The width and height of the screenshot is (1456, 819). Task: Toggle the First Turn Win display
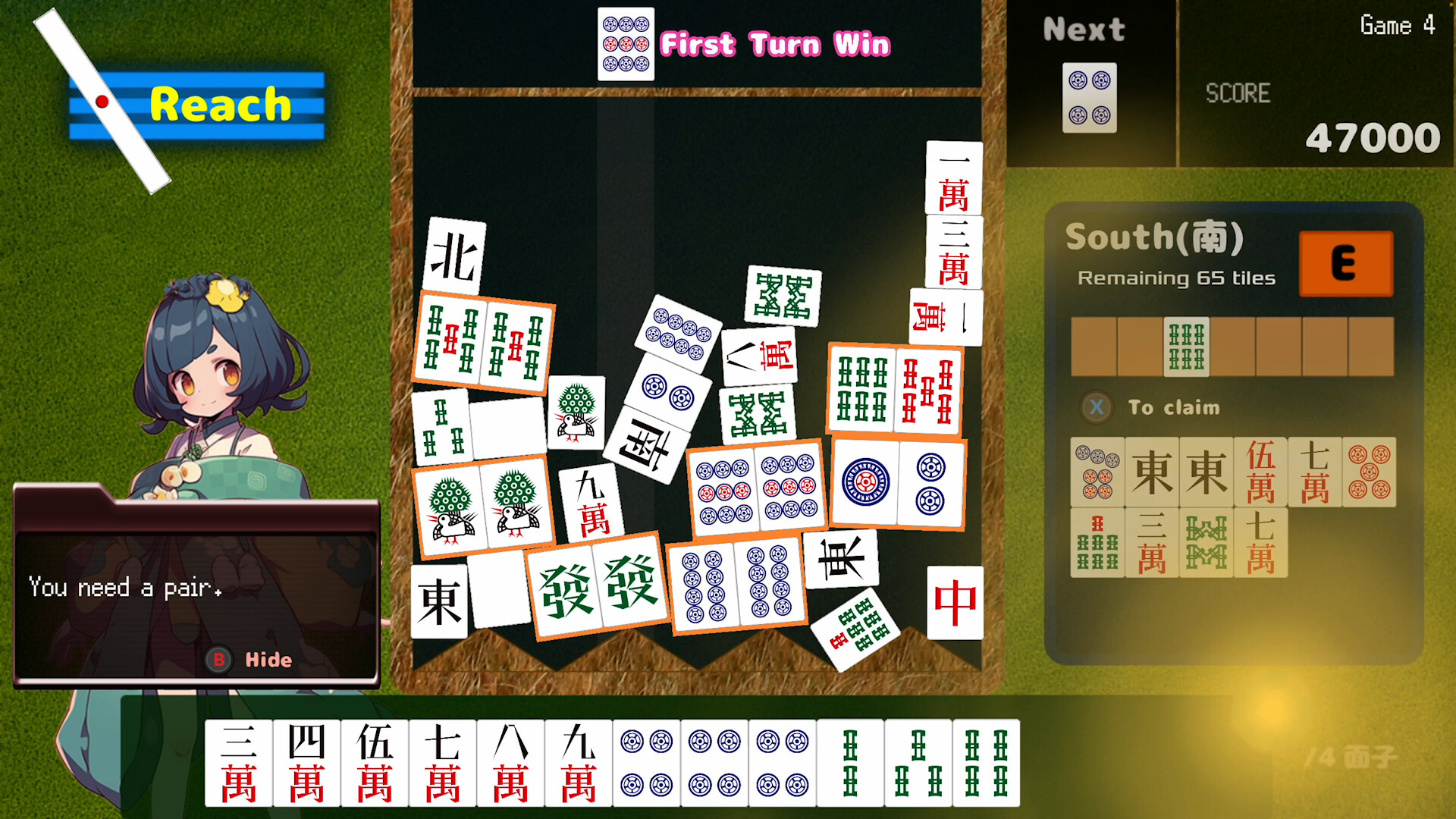point(774,44)
